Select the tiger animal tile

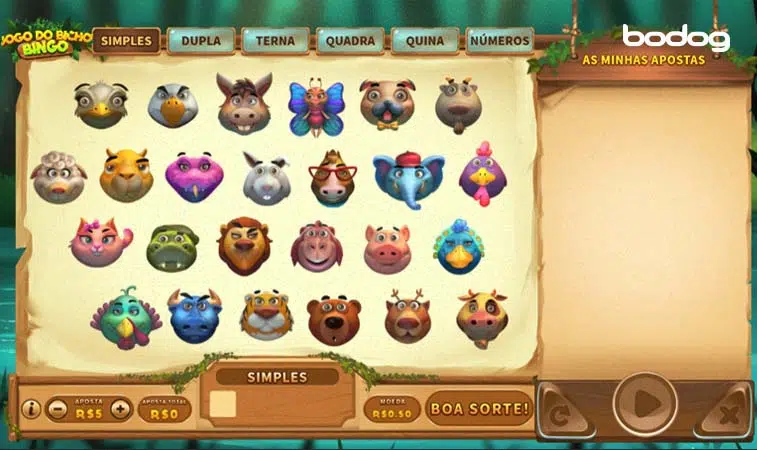pos(266,314)
